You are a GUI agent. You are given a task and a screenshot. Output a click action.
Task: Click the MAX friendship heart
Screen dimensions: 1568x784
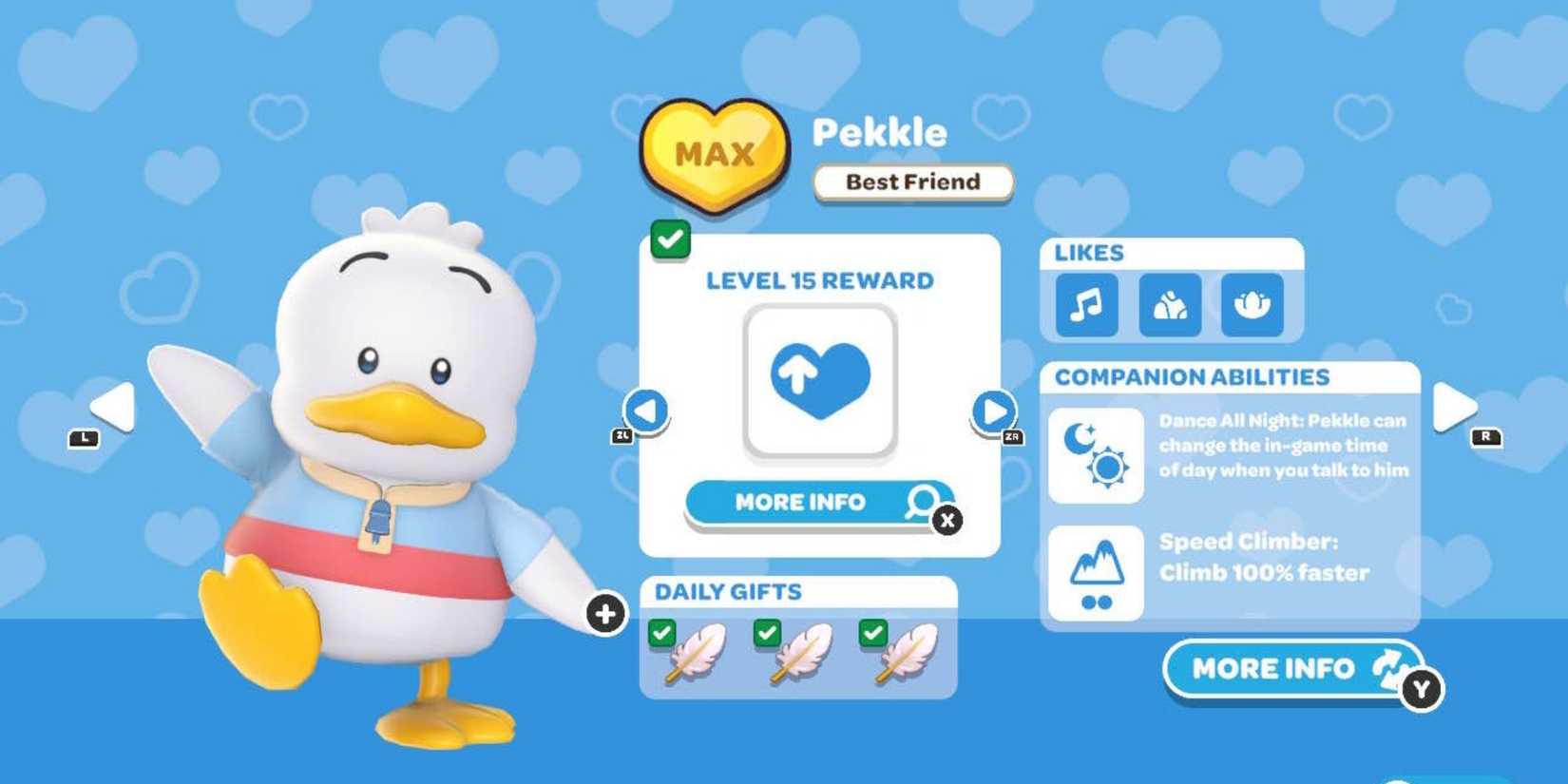pyautogui.click(x=715, y=154)
